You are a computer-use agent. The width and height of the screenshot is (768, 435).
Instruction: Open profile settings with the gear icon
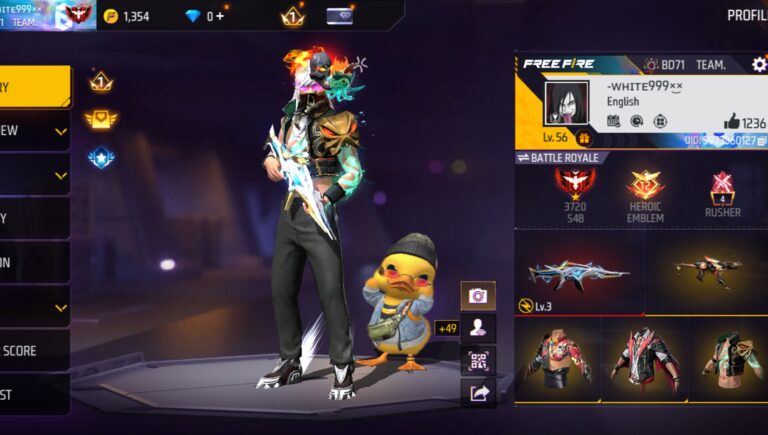pyautogui.click(x=759, y=65)
